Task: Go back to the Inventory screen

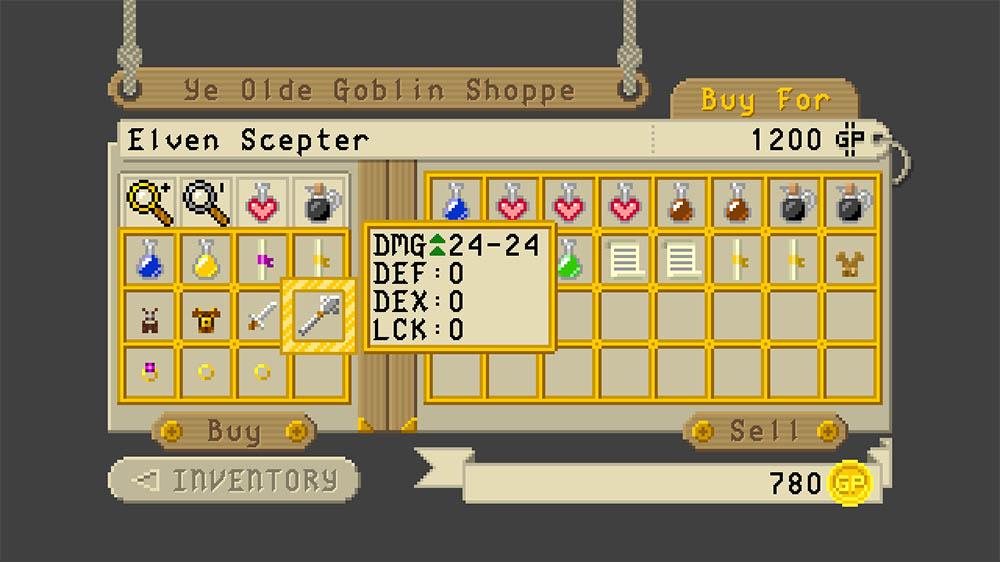Action: 234,480
